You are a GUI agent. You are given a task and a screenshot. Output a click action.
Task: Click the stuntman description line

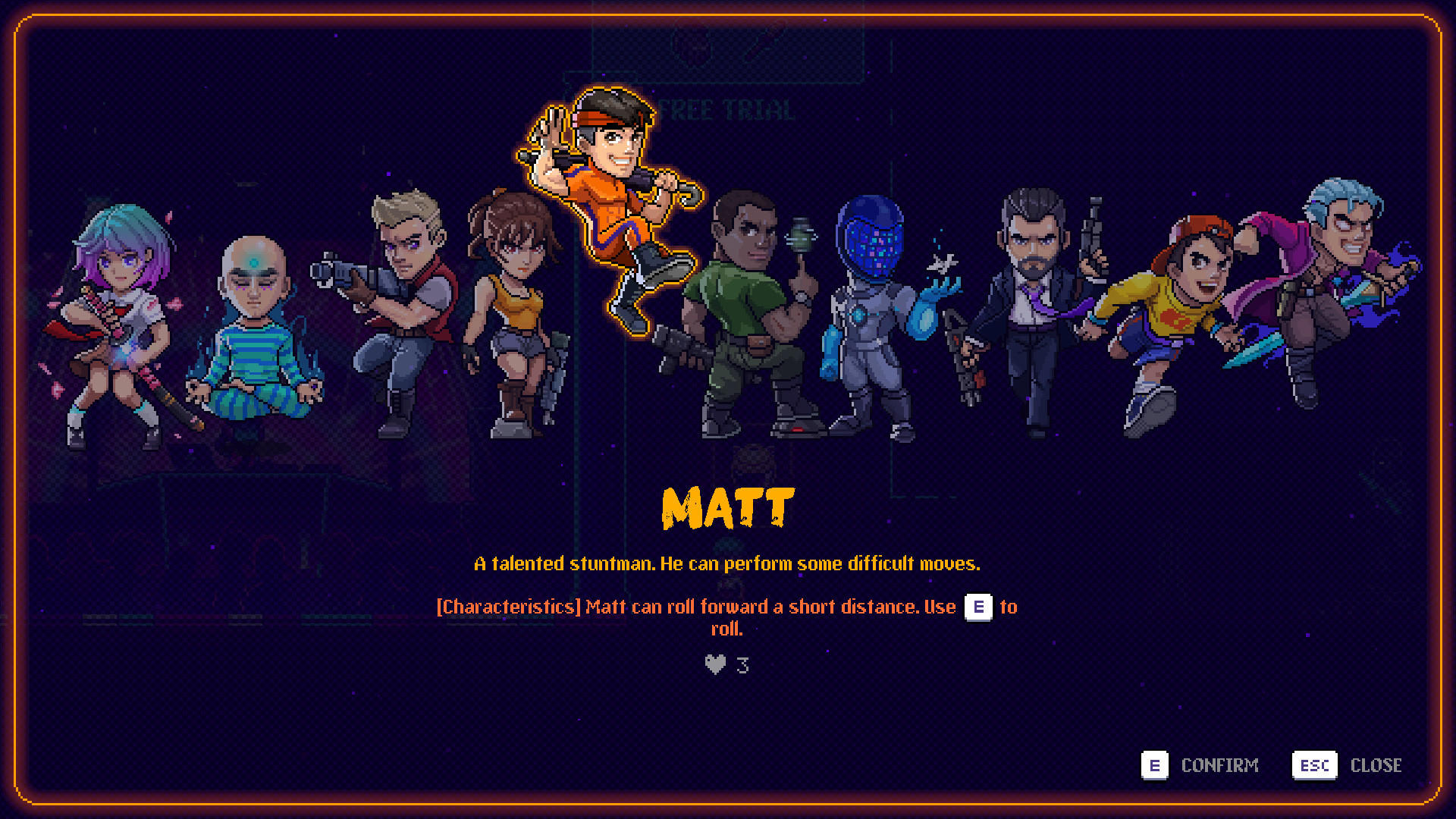(727, 563)
